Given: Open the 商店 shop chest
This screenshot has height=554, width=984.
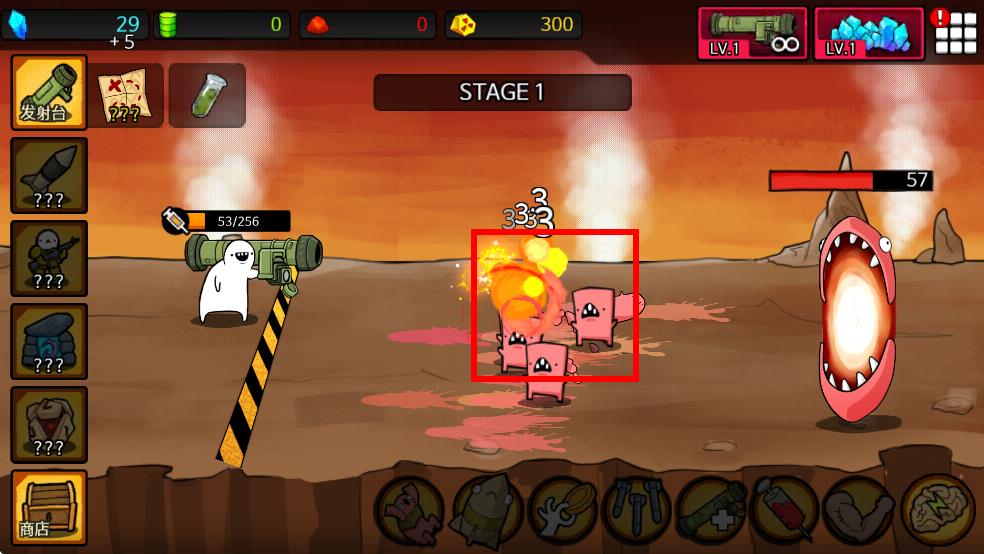Looking at the screenshot, I should pos(48,506).
